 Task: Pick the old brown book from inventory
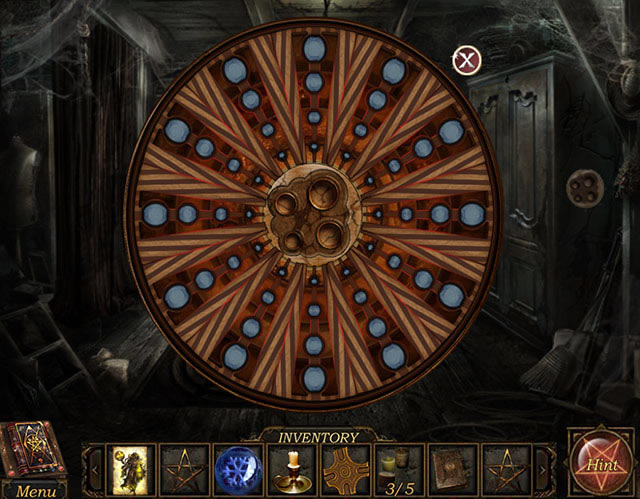pyautogui.click(x=453, y=468)
